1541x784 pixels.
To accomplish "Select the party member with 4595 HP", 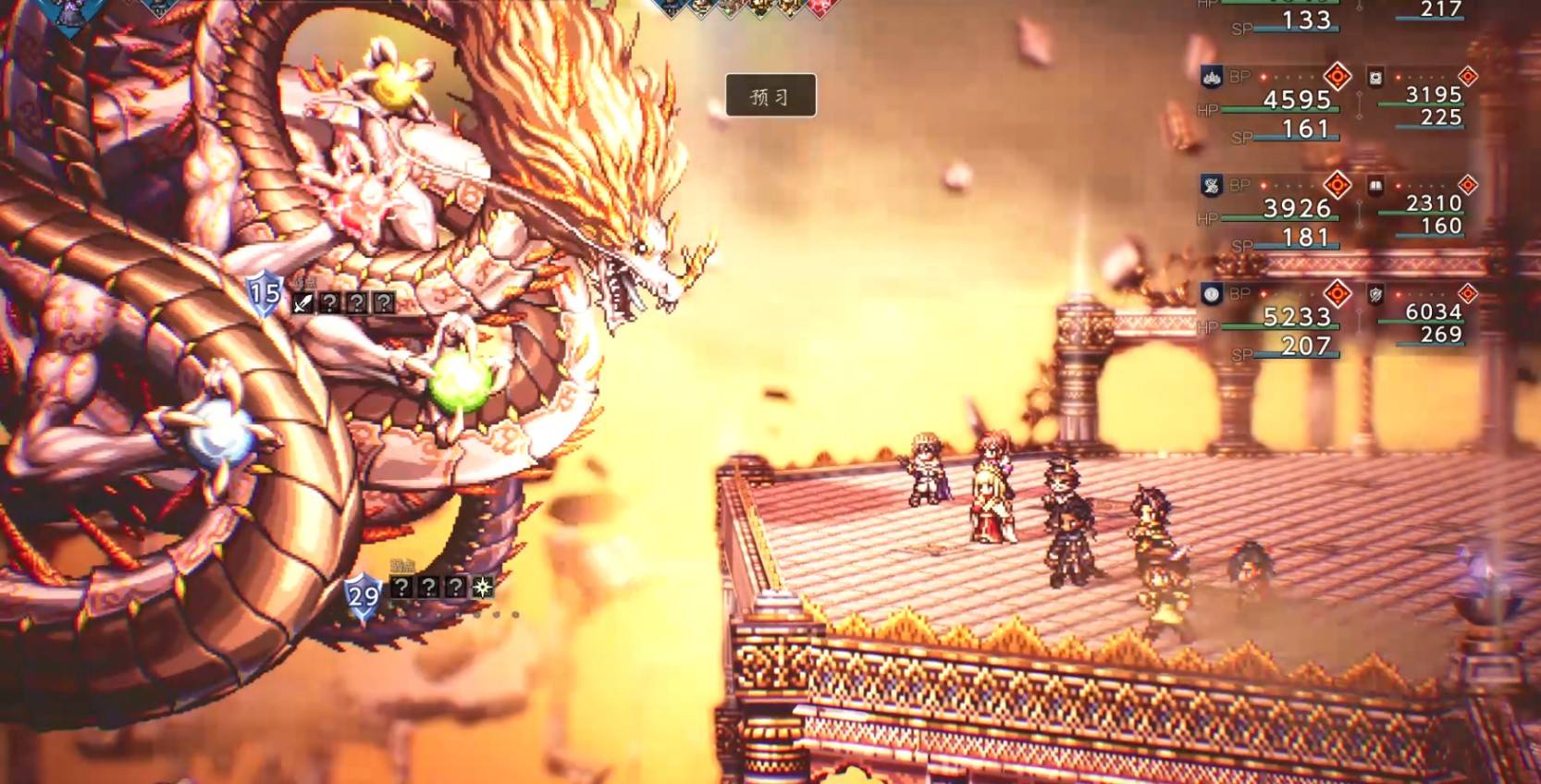I will click(1297, 100).
